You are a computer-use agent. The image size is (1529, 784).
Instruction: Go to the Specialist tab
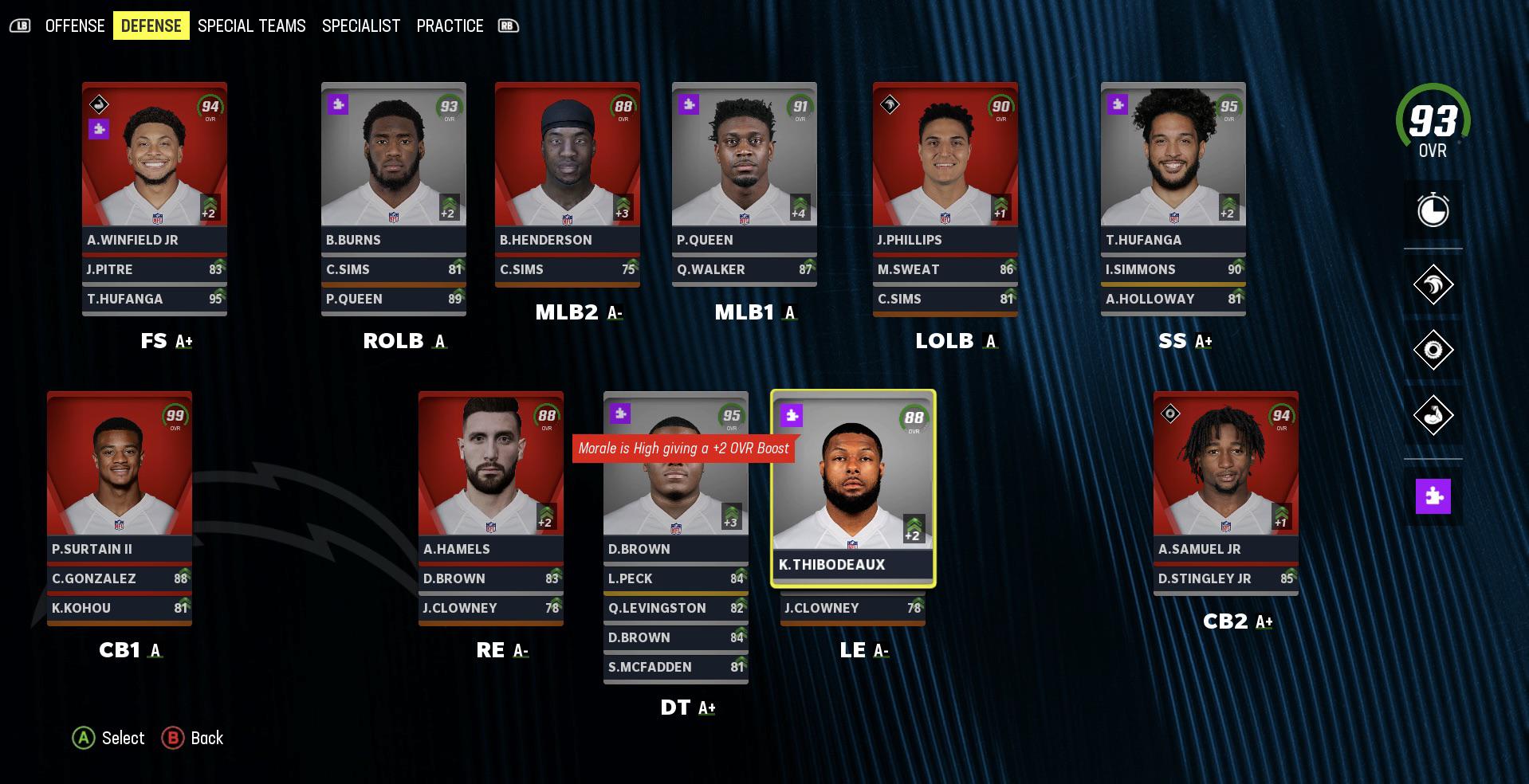click(360, 25)
